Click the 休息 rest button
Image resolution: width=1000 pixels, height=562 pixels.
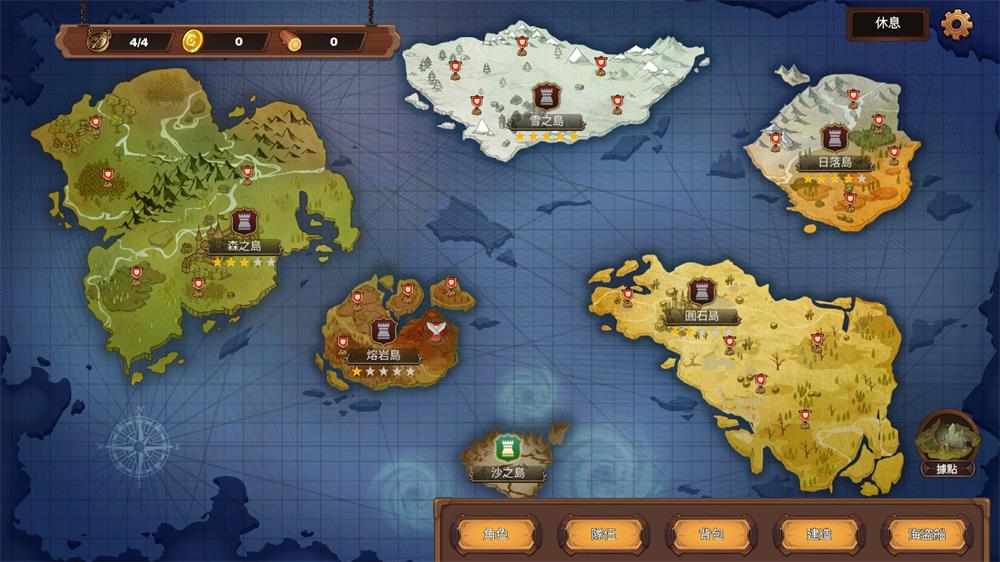click(x=887, y=23)
